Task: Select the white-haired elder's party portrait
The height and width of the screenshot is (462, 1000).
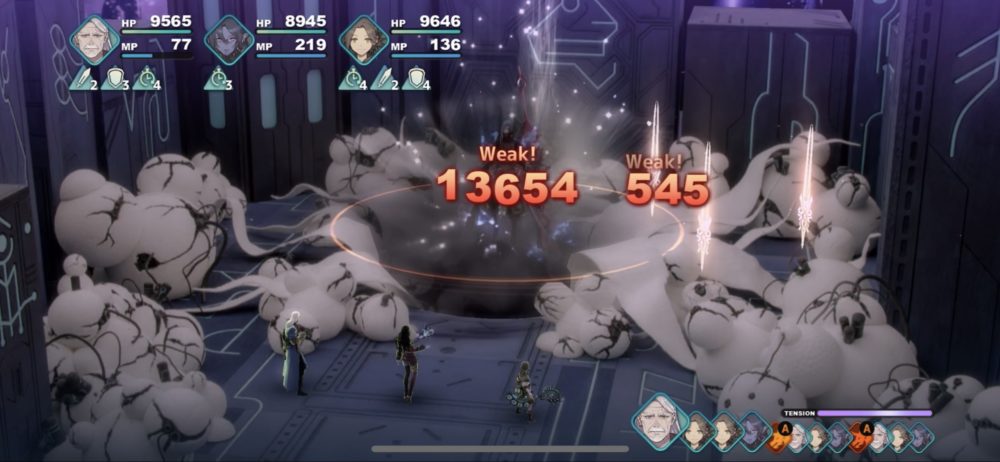Action: (96, 40)
